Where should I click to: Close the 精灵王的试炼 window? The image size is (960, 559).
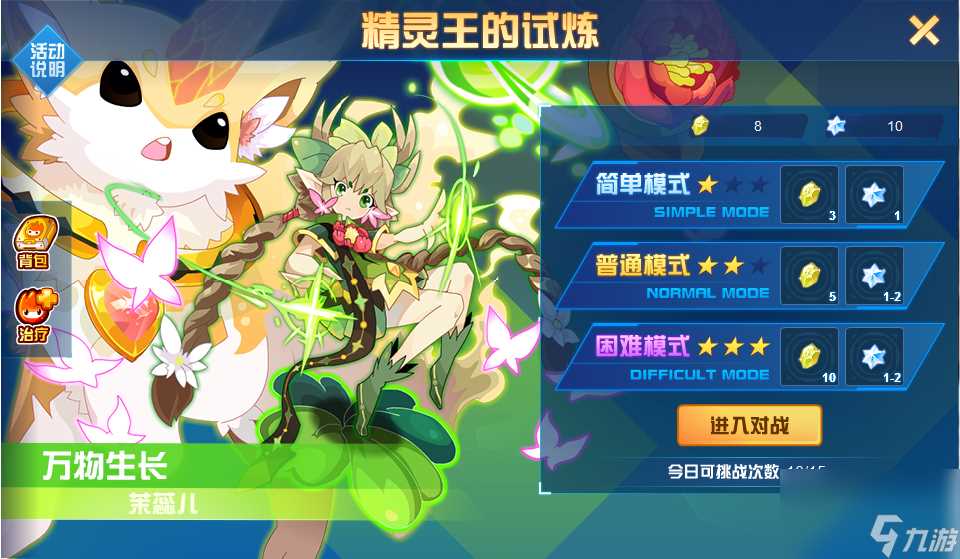click(923, 31)
